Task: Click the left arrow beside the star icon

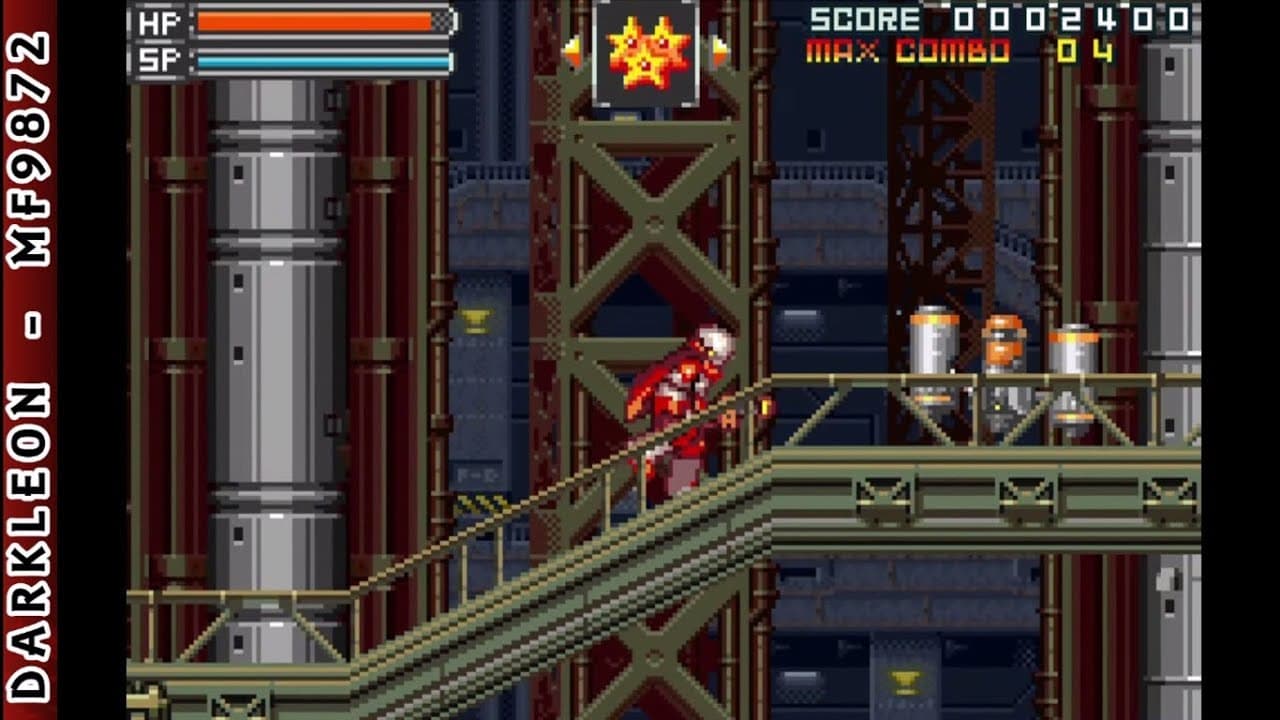Action: click(x=572, y=52)
